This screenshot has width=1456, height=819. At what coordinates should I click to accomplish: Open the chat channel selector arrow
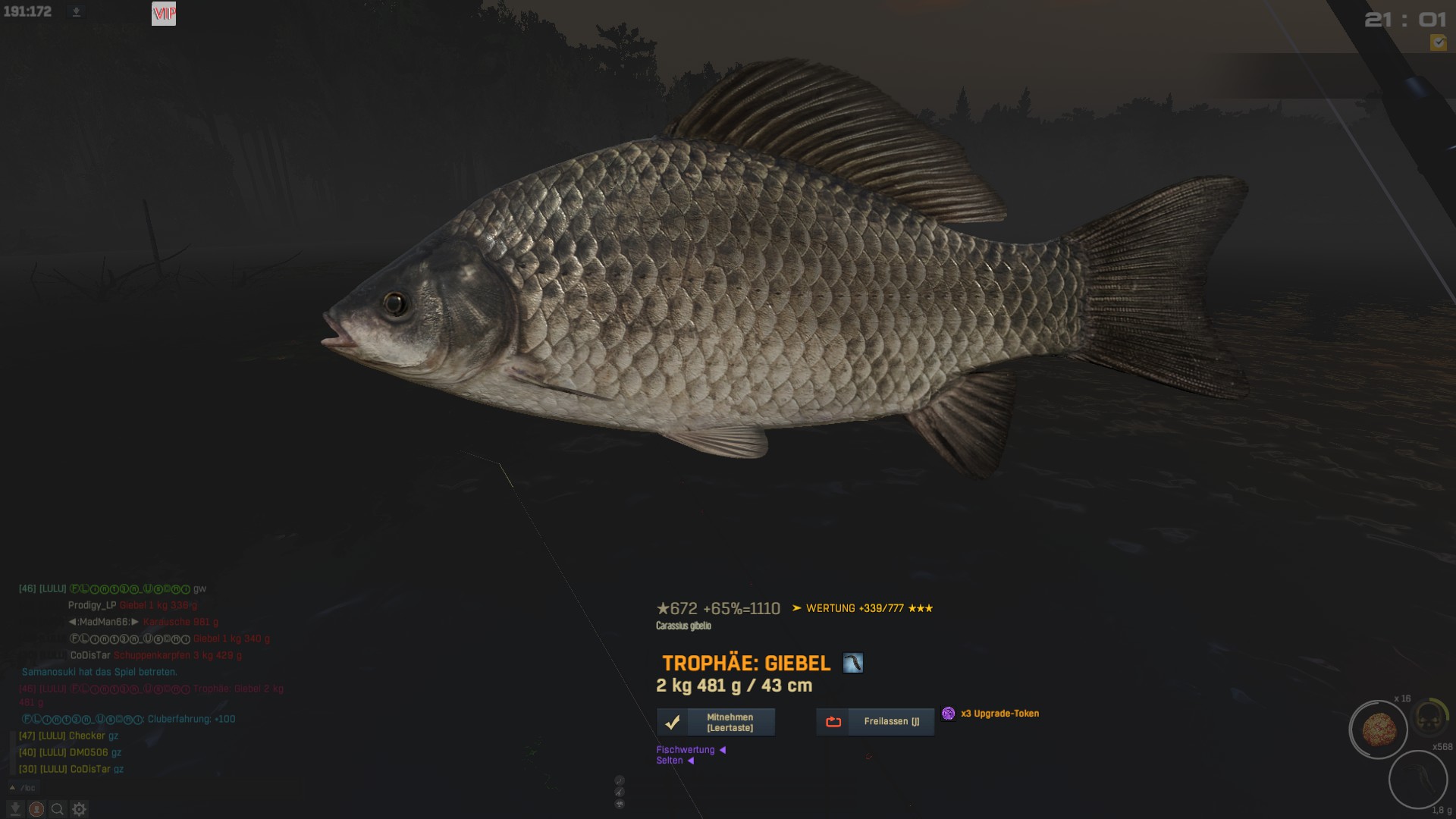coord(12,788)
